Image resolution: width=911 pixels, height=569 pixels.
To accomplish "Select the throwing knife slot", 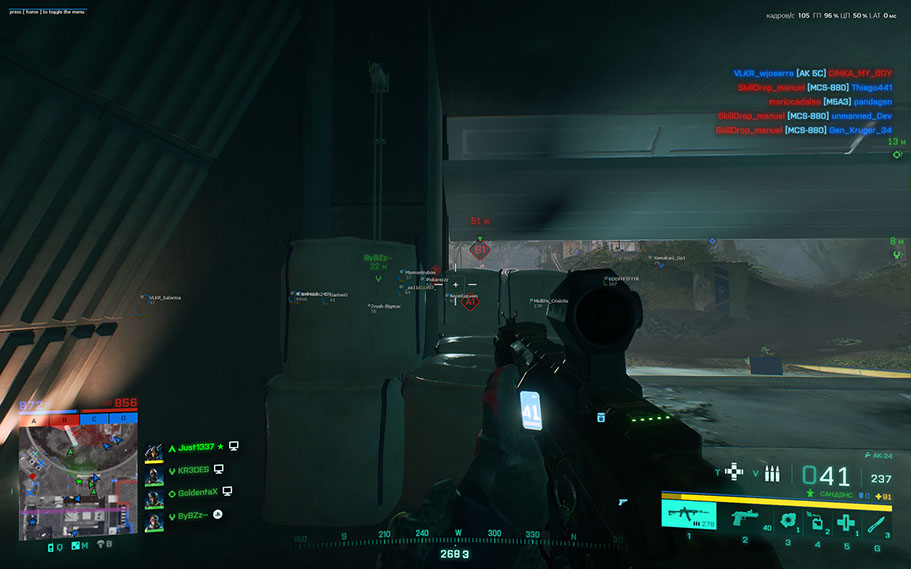I will [x=877, y=520].
